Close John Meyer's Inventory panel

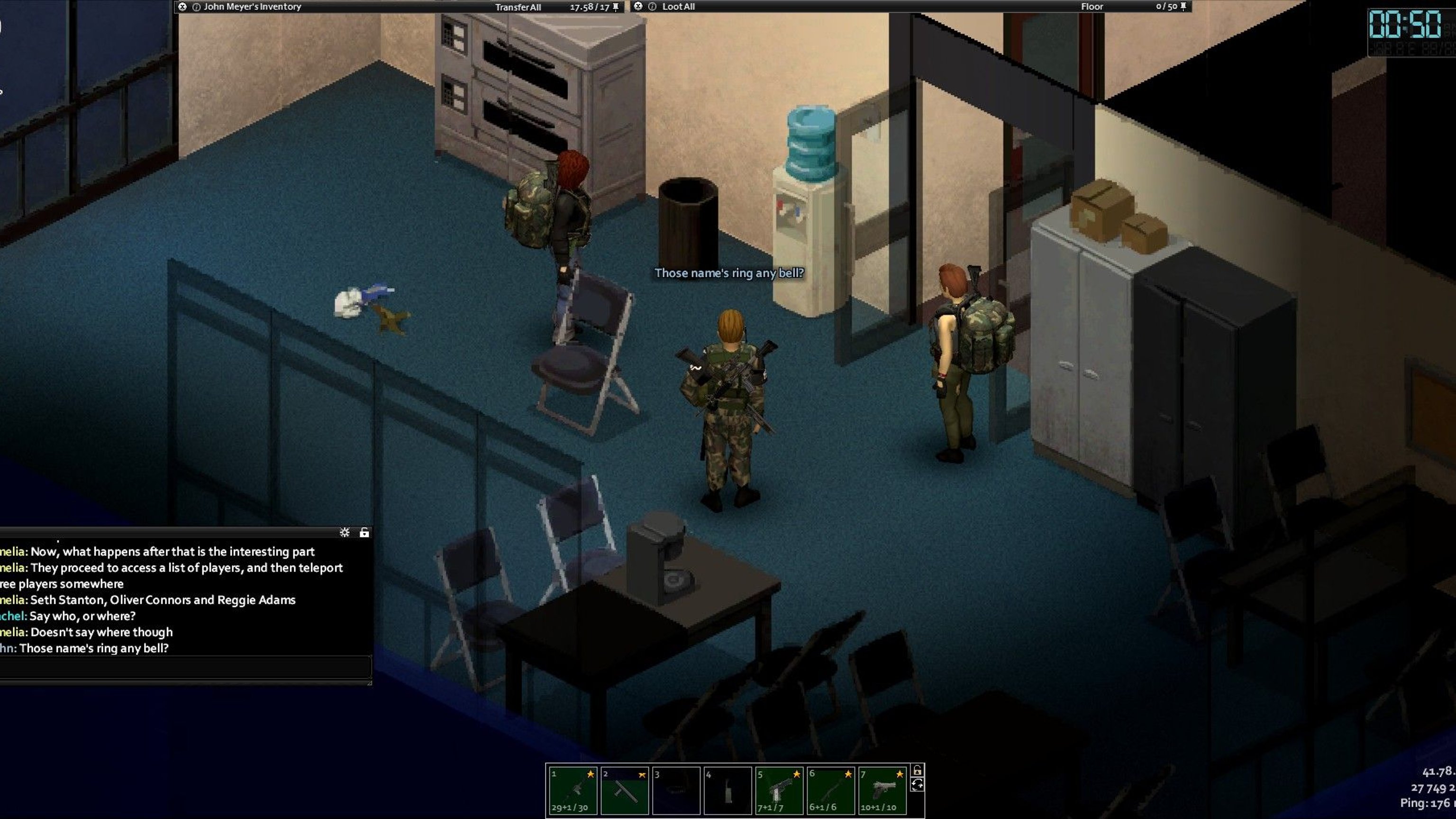[182, 7]
